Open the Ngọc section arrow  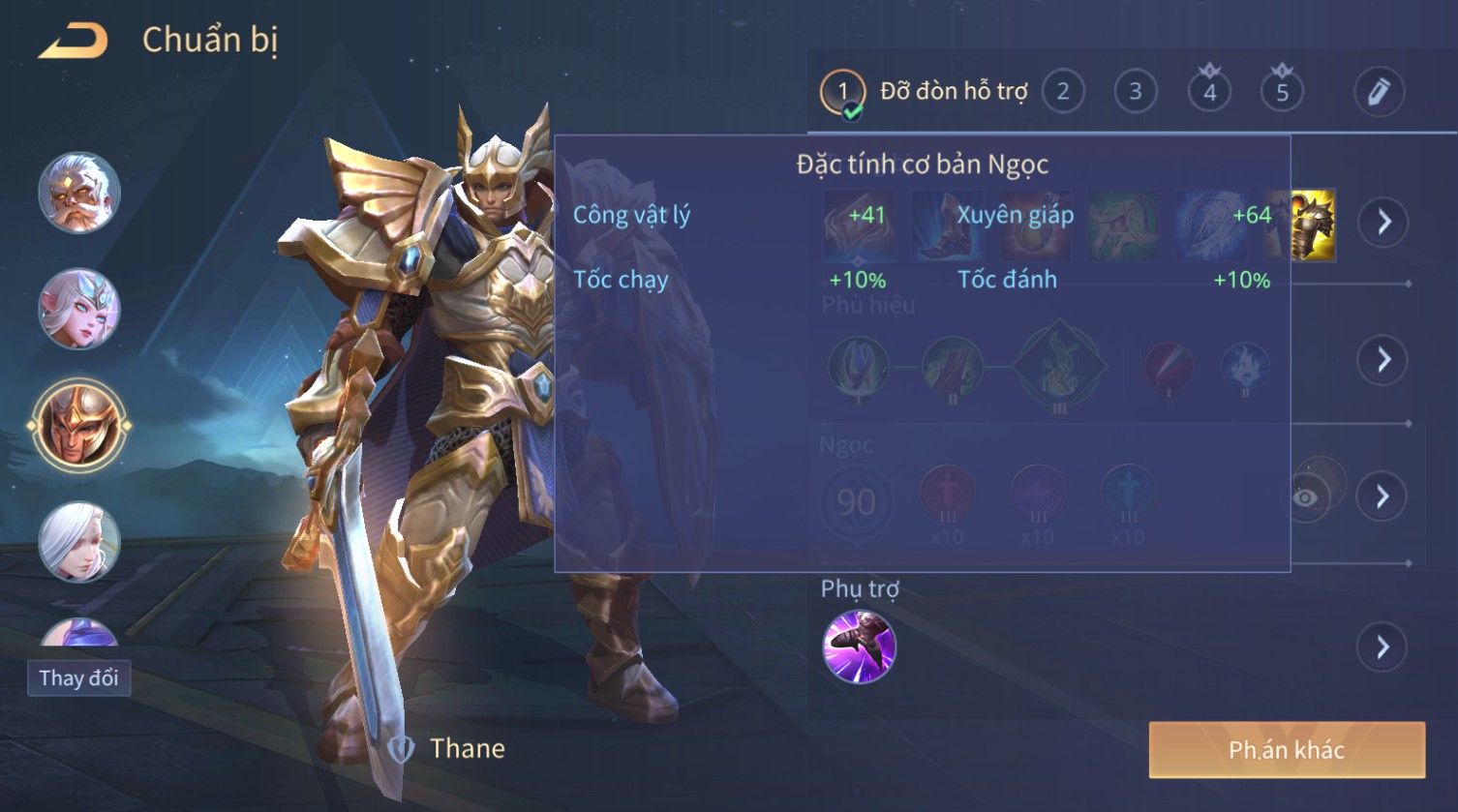click(x=1383, y=496)
